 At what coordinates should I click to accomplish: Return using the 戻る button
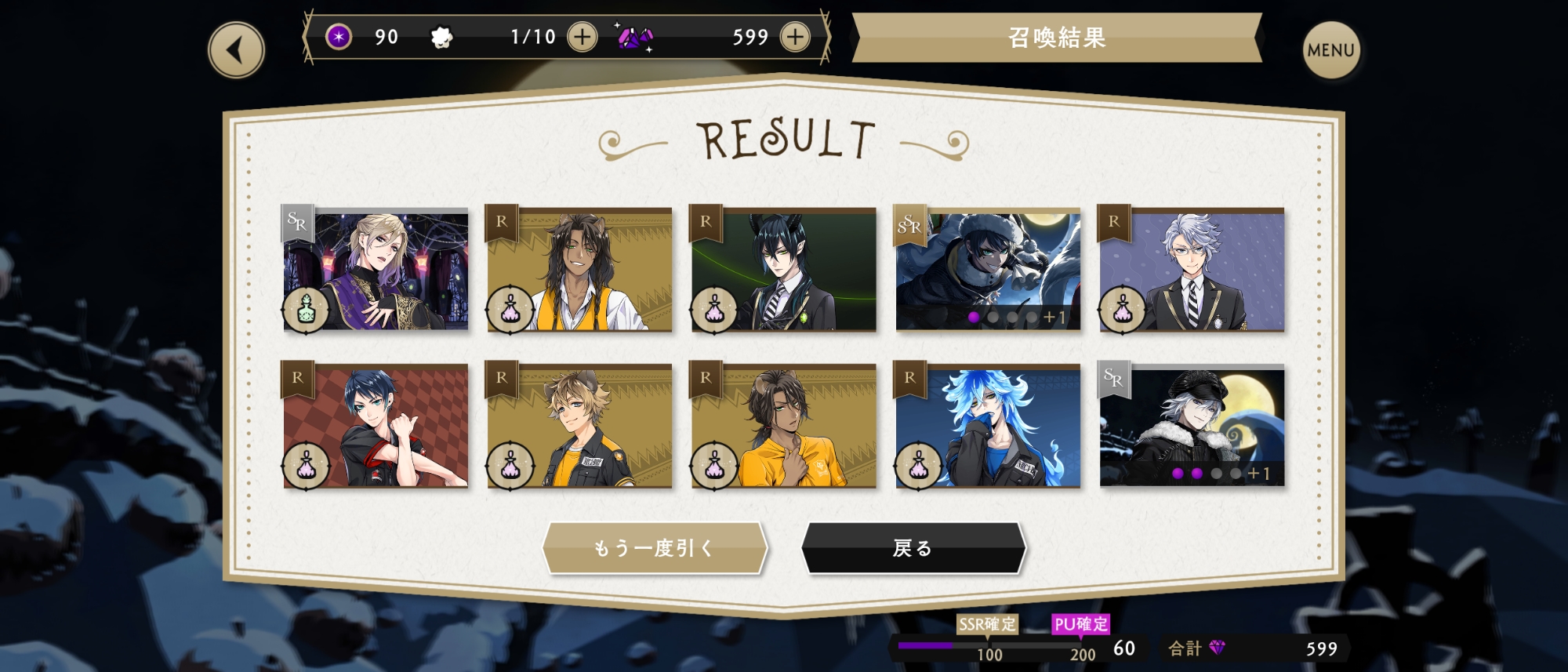click(913, 548)
